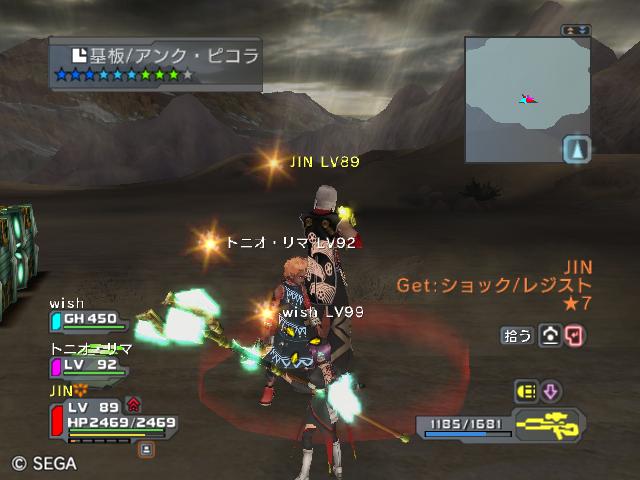640x480 pixels.
Task: Select the yellow rifle weapon slot
Action: (x=549, y=425)
